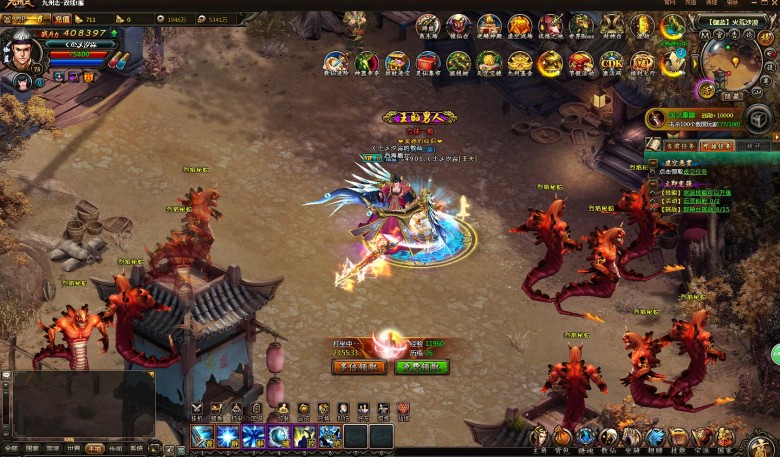The image size is (780, 457).
Task: Open the 主角 character menu icon
Action: tap(539, 438)
